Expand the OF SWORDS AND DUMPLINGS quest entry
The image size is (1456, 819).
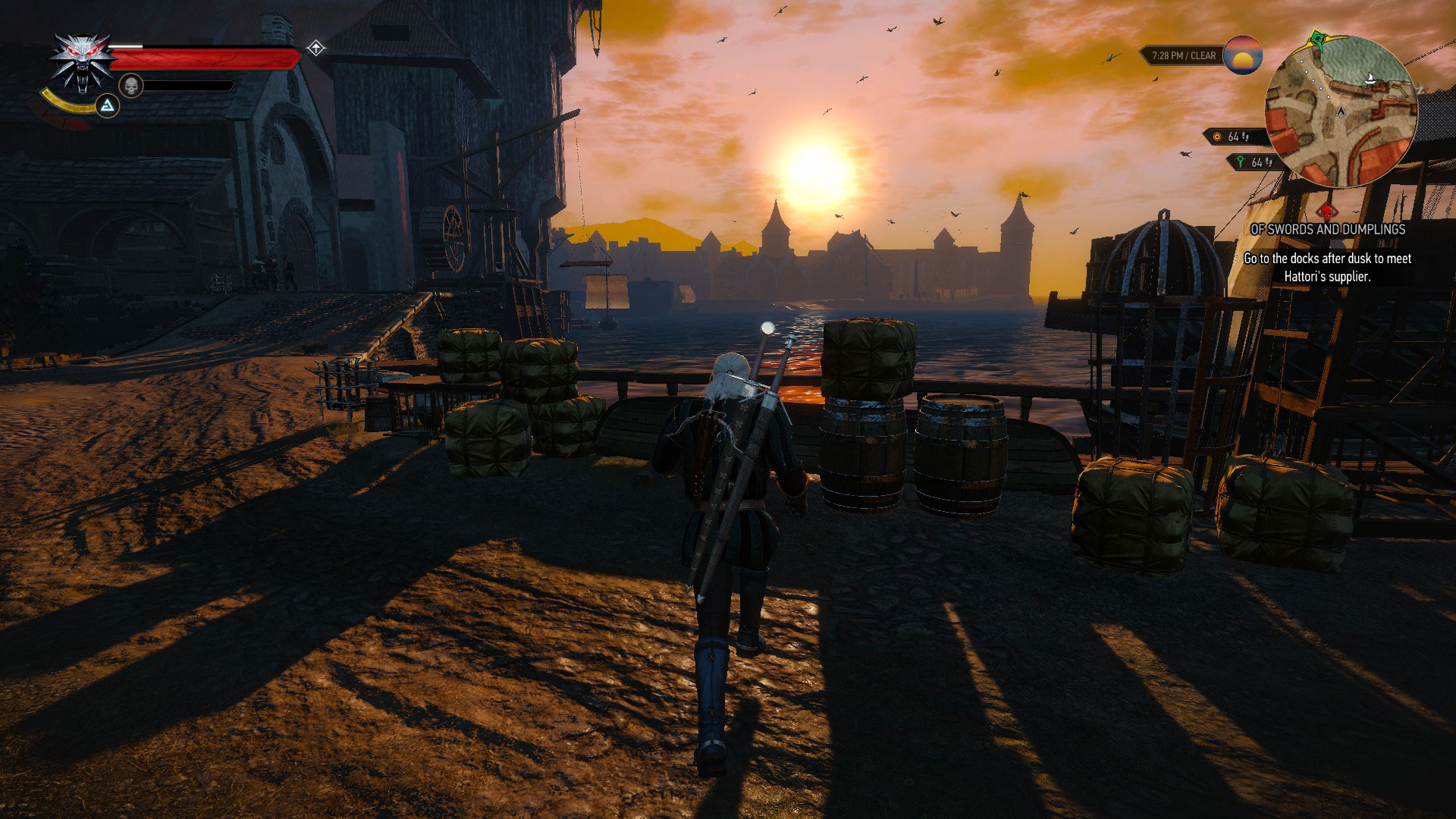1328,229
